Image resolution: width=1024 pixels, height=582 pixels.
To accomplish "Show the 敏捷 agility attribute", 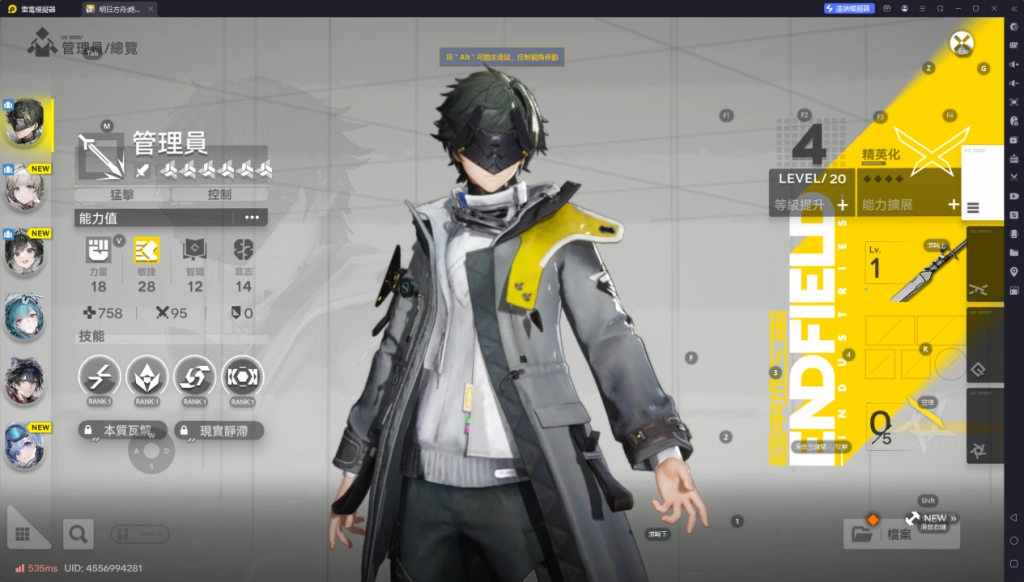I will click(146, 264).
